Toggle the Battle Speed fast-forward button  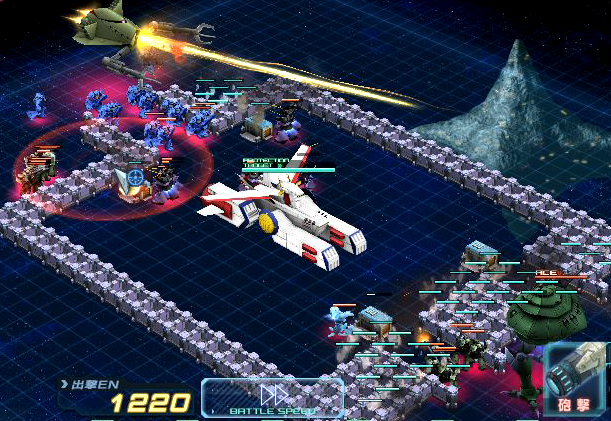[273, 397]
